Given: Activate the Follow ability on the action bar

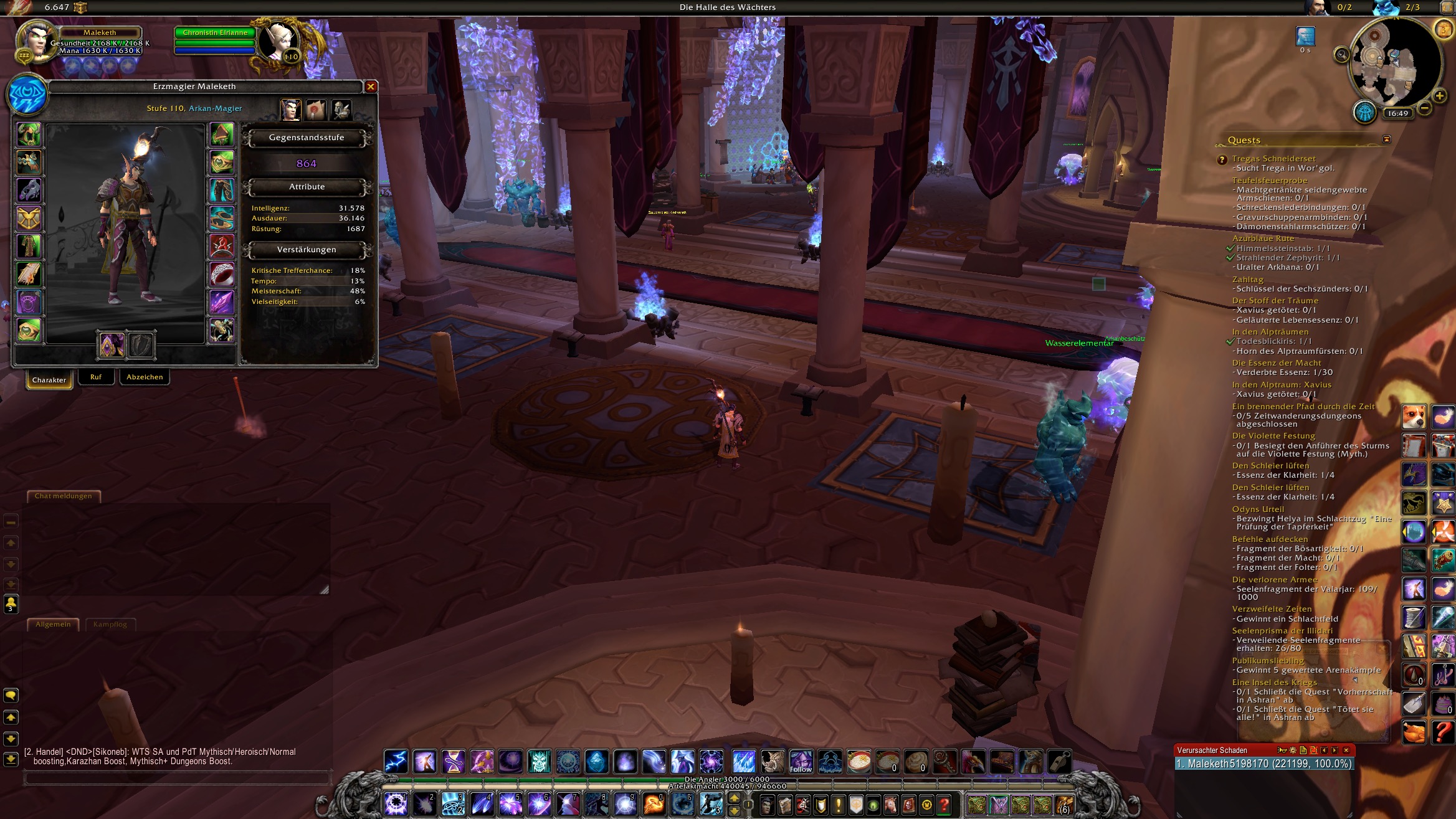Looking at the screenshot, I should (x=801, y=762).
